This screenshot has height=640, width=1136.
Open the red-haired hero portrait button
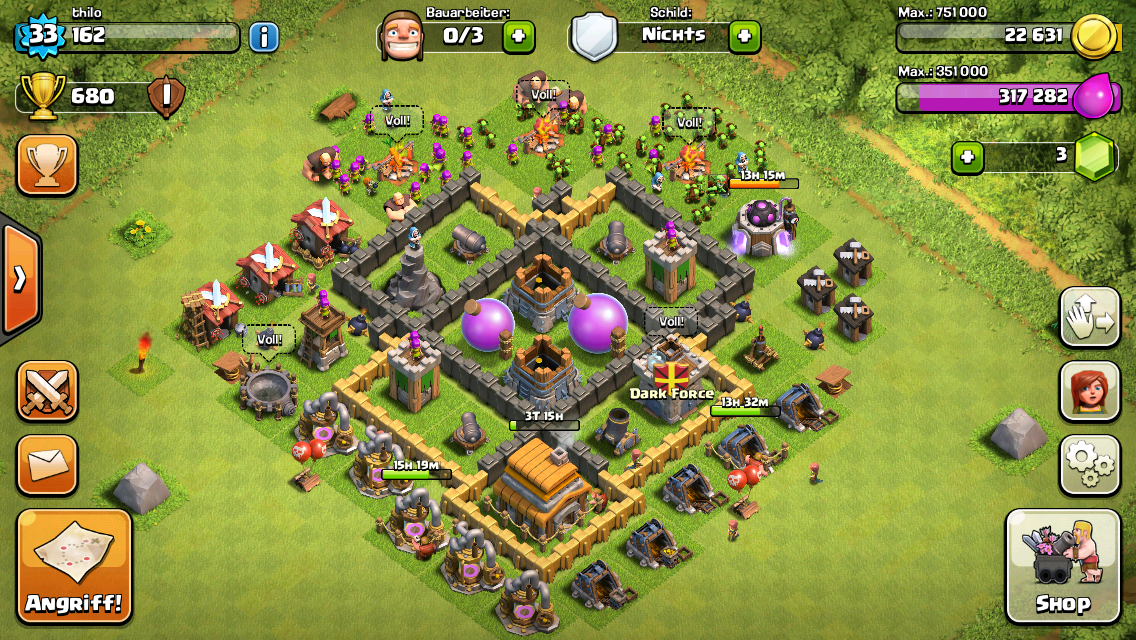[x=1089, y=391]
